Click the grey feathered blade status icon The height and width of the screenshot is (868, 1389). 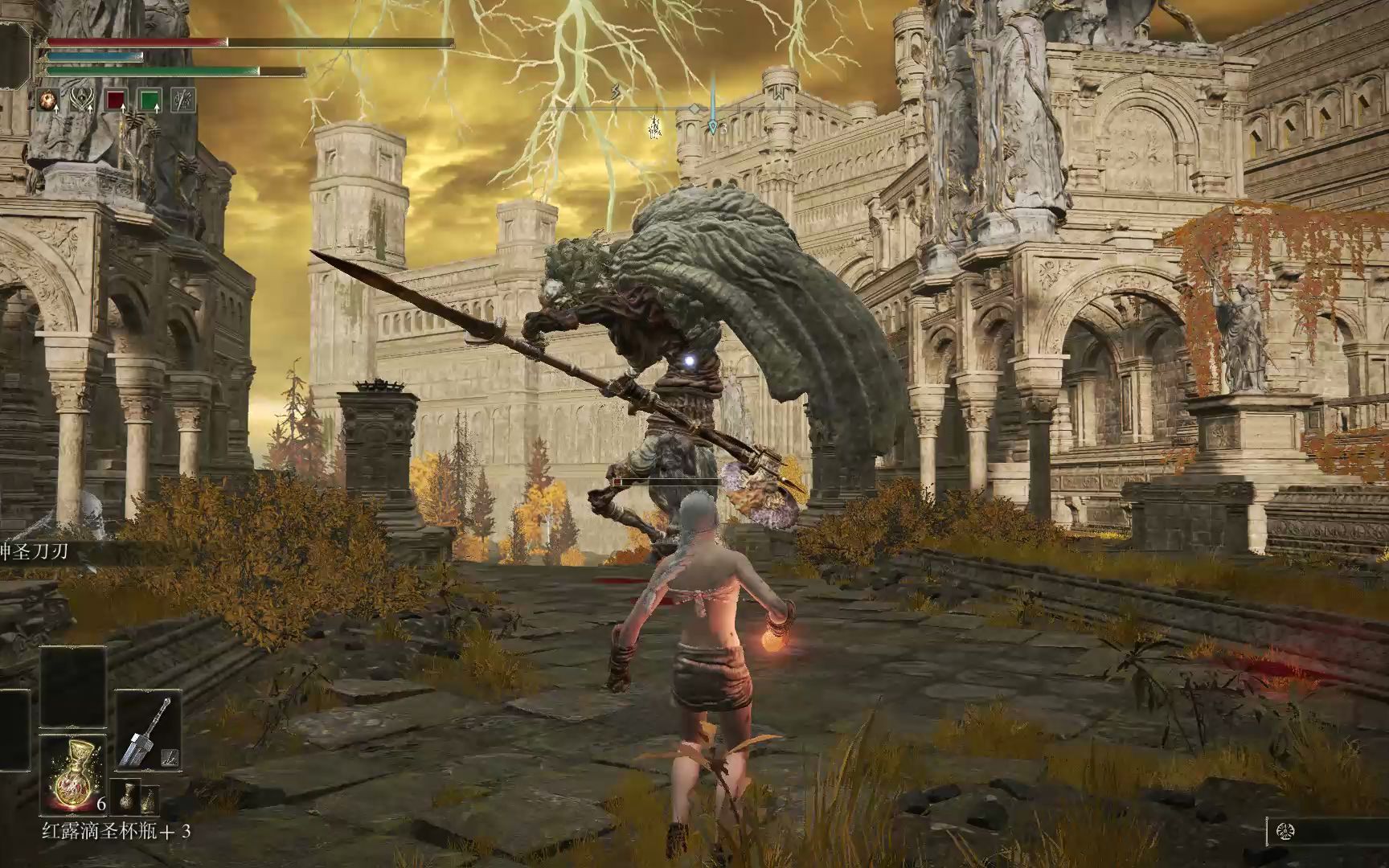[183, 100]
